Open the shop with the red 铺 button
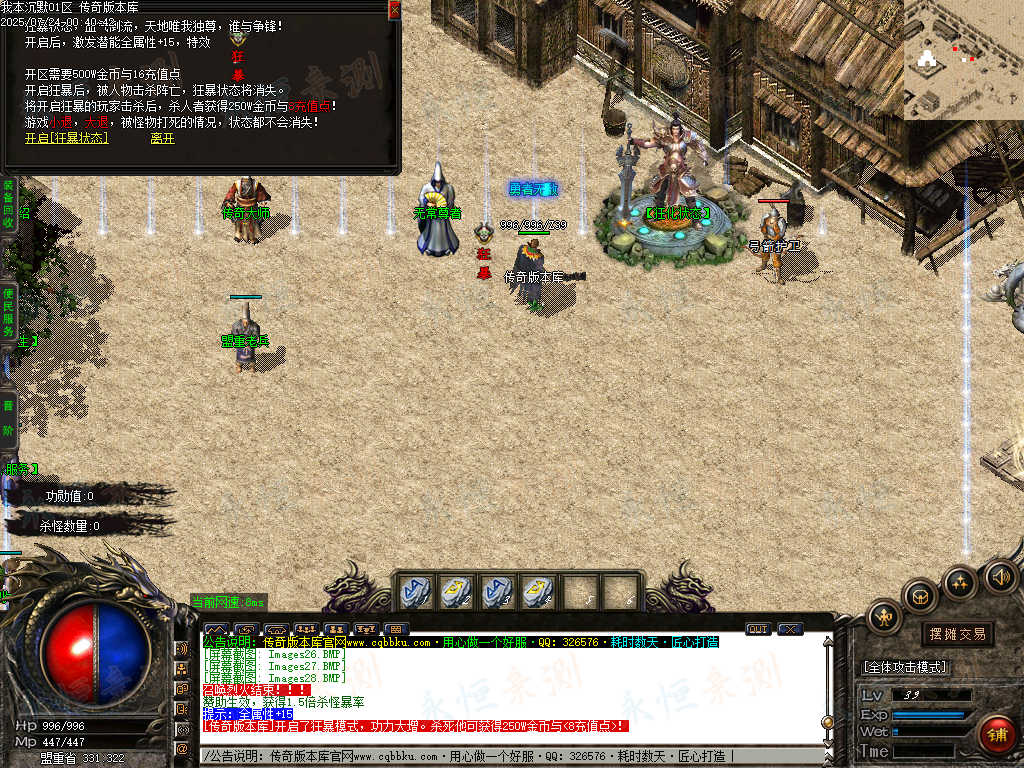This screenshot has height=768, width=1024. point(997,735)
